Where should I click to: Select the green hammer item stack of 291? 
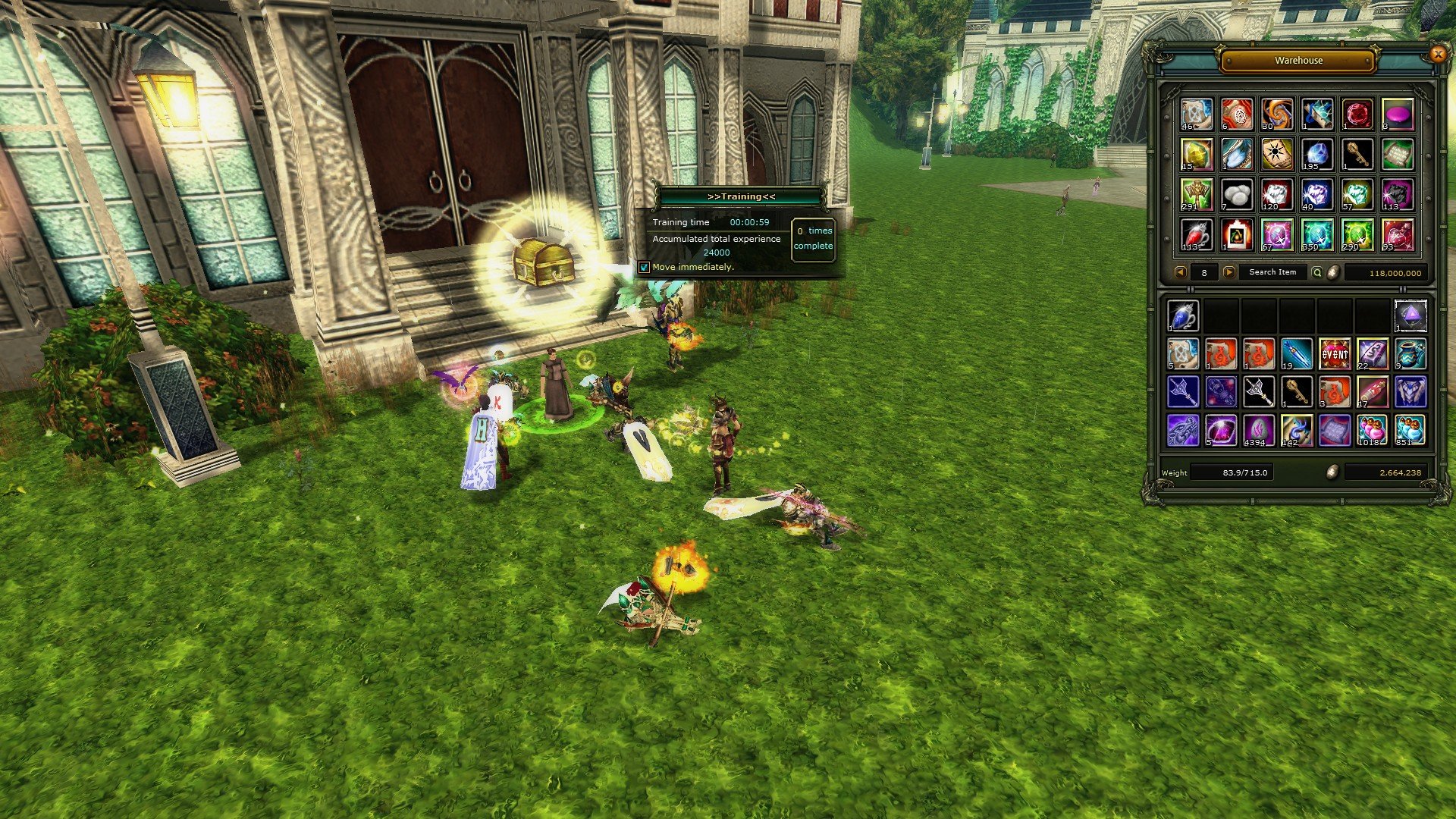(1197, 194)
